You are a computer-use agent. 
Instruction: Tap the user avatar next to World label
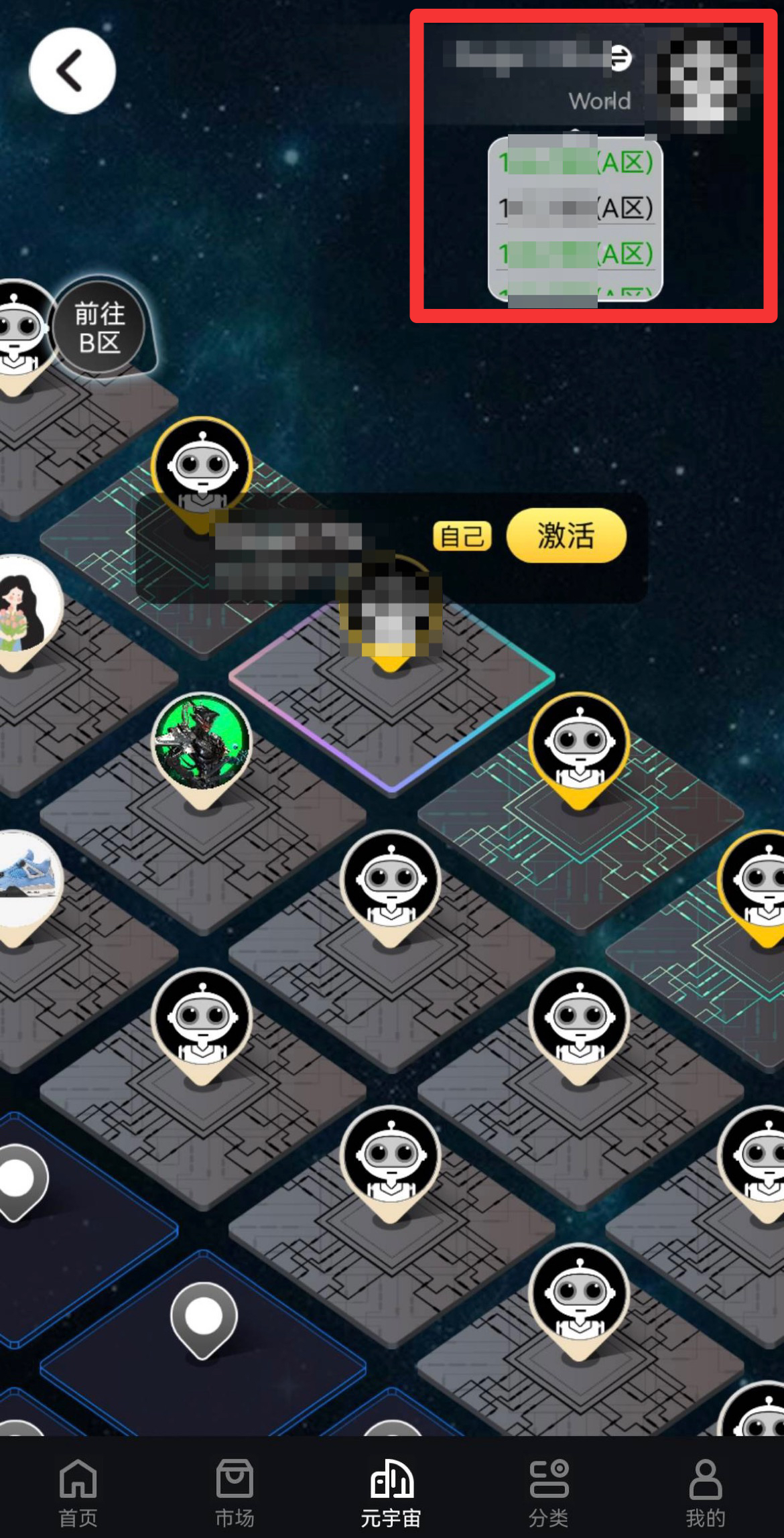coord(702,77)
